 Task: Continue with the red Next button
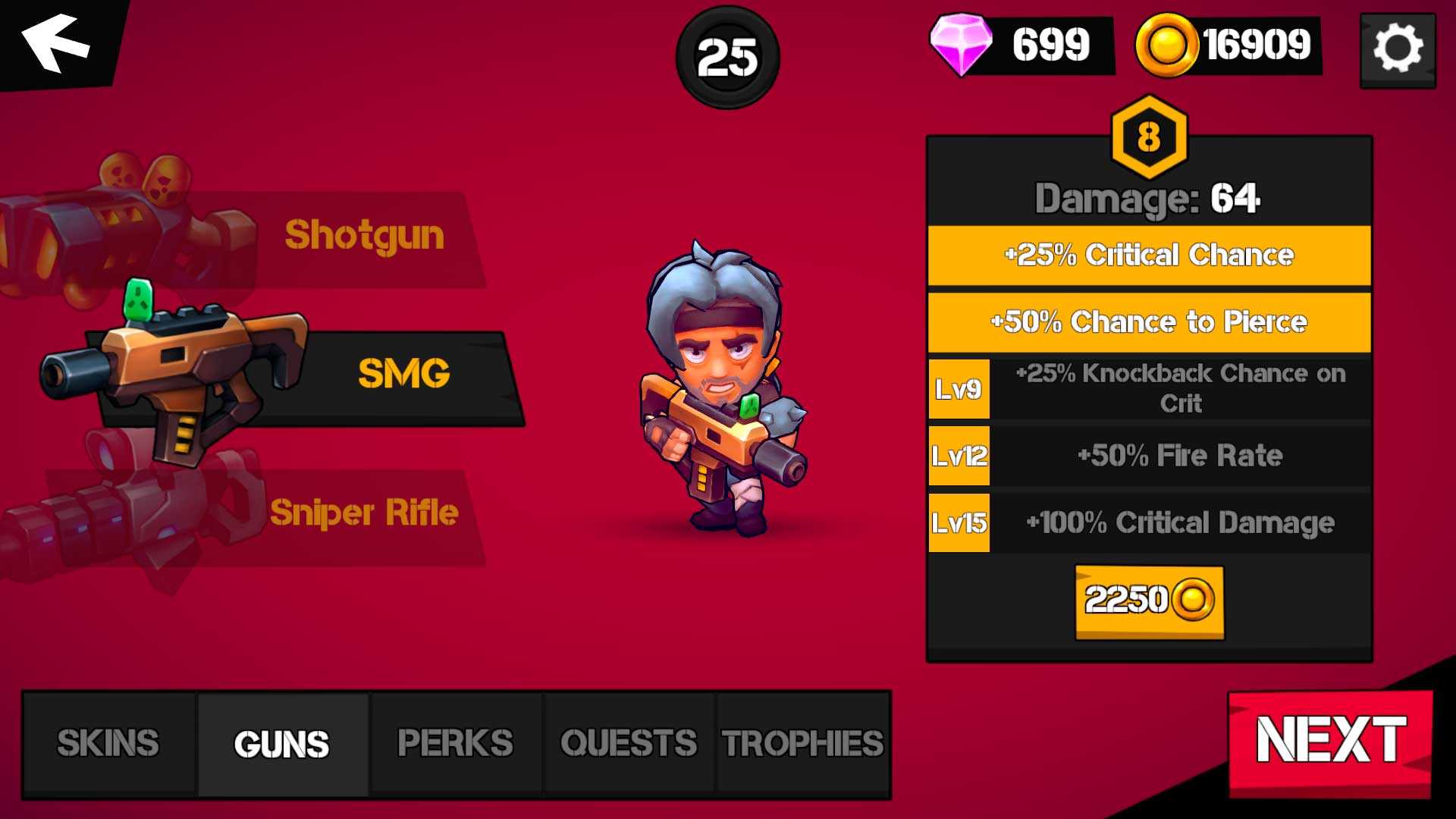1330,741
